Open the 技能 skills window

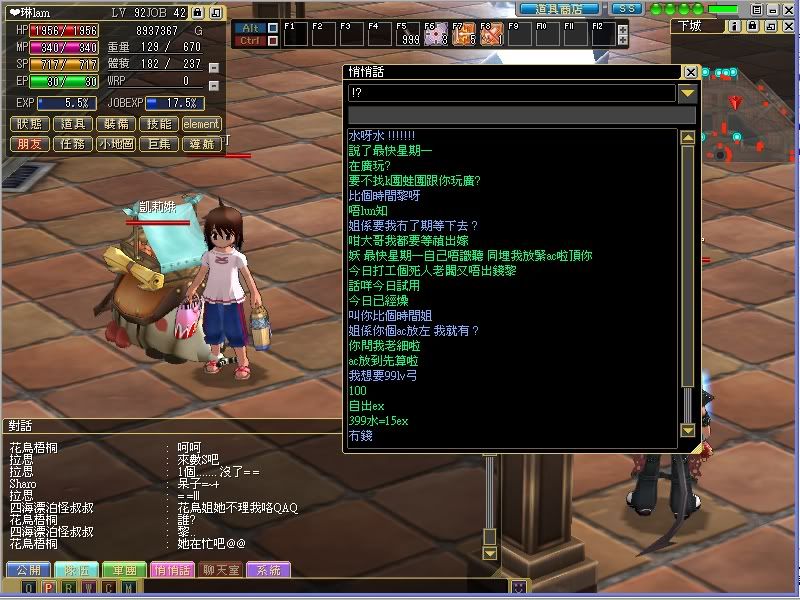pos(157,124)
